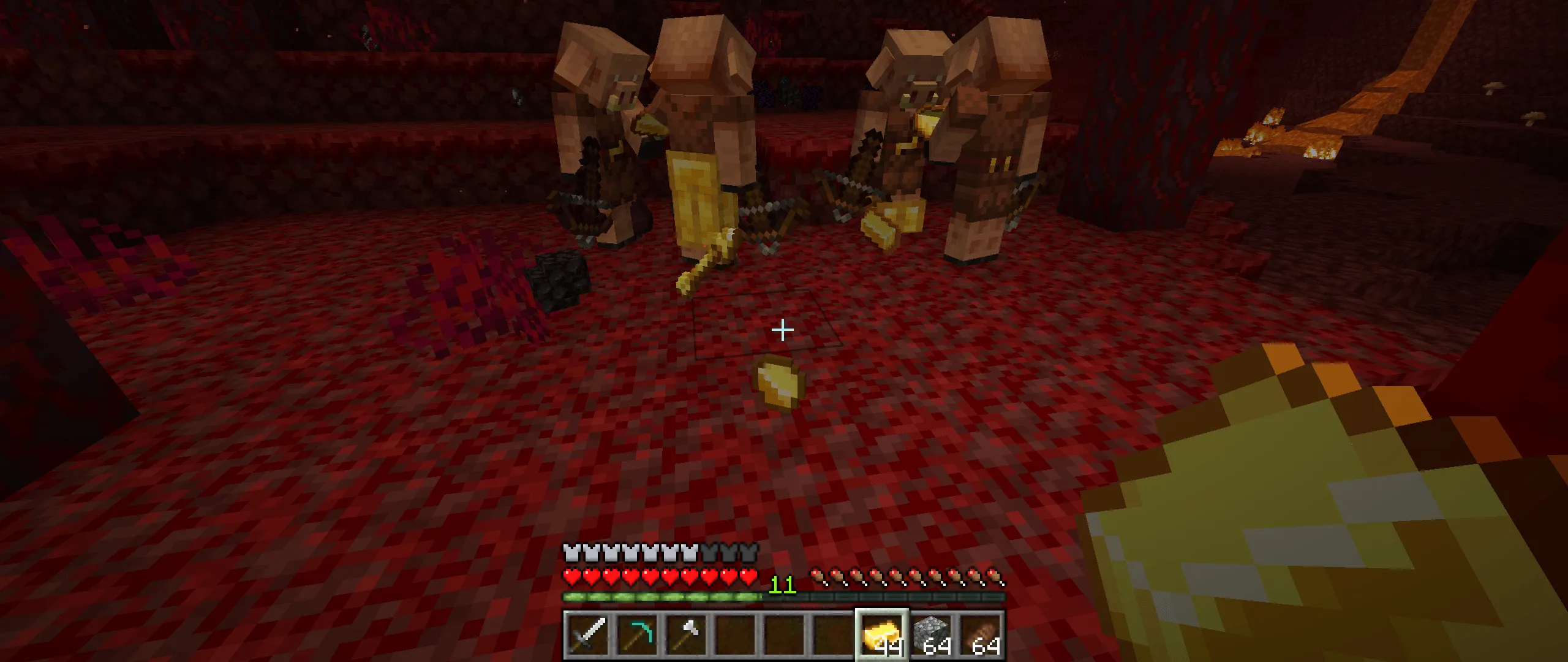Viewport: 1568px width, 662px height.
Task: Click the leftmost heart in the health bar
Action: 570,576
